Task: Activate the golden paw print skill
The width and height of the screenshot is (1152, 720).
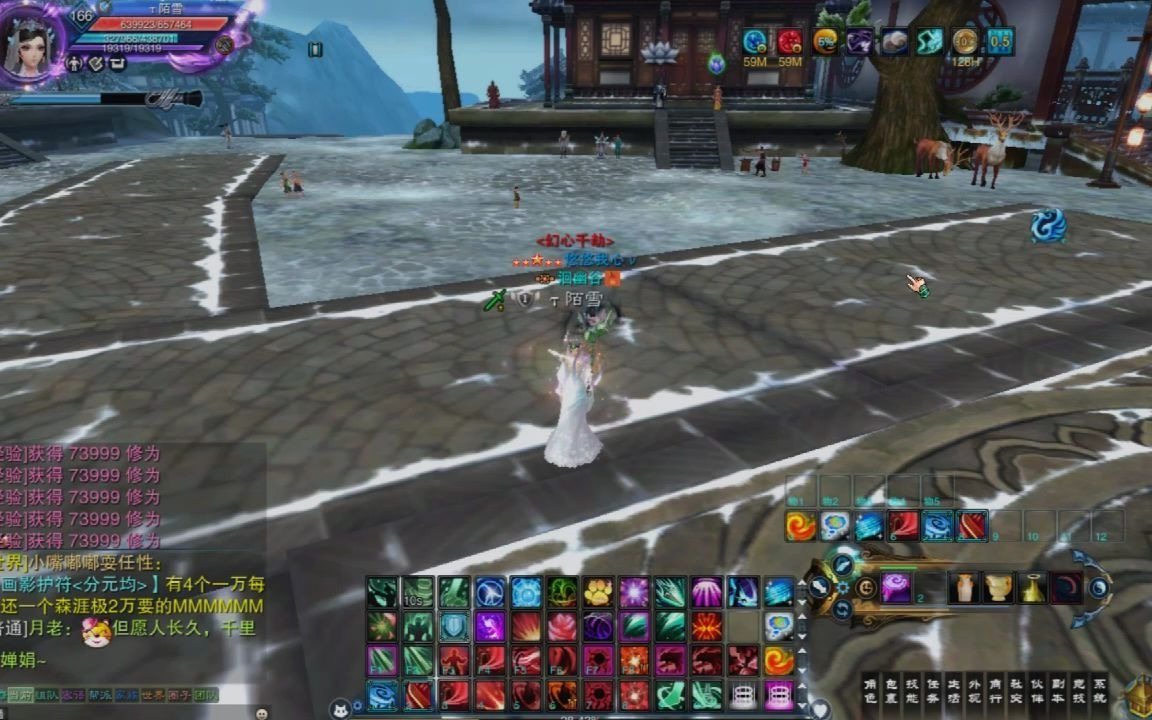Action: coord(598,592)
